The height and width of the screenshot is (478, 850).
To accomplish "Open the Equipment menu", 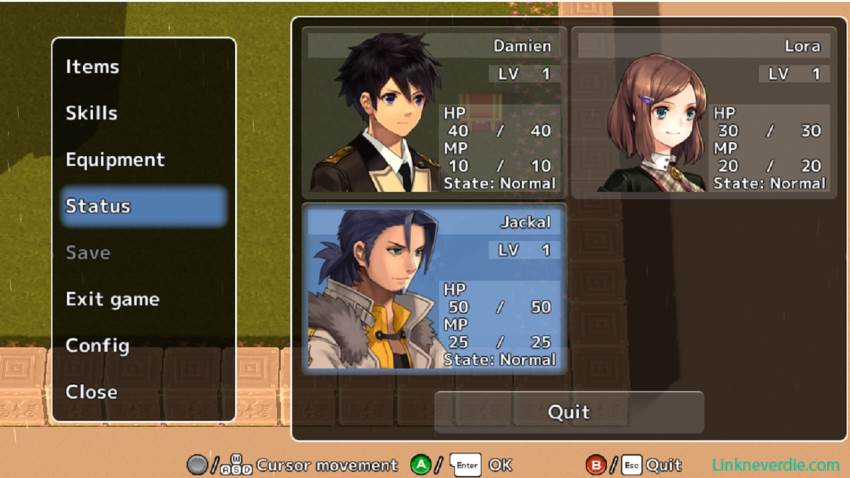I will point(115,160).
